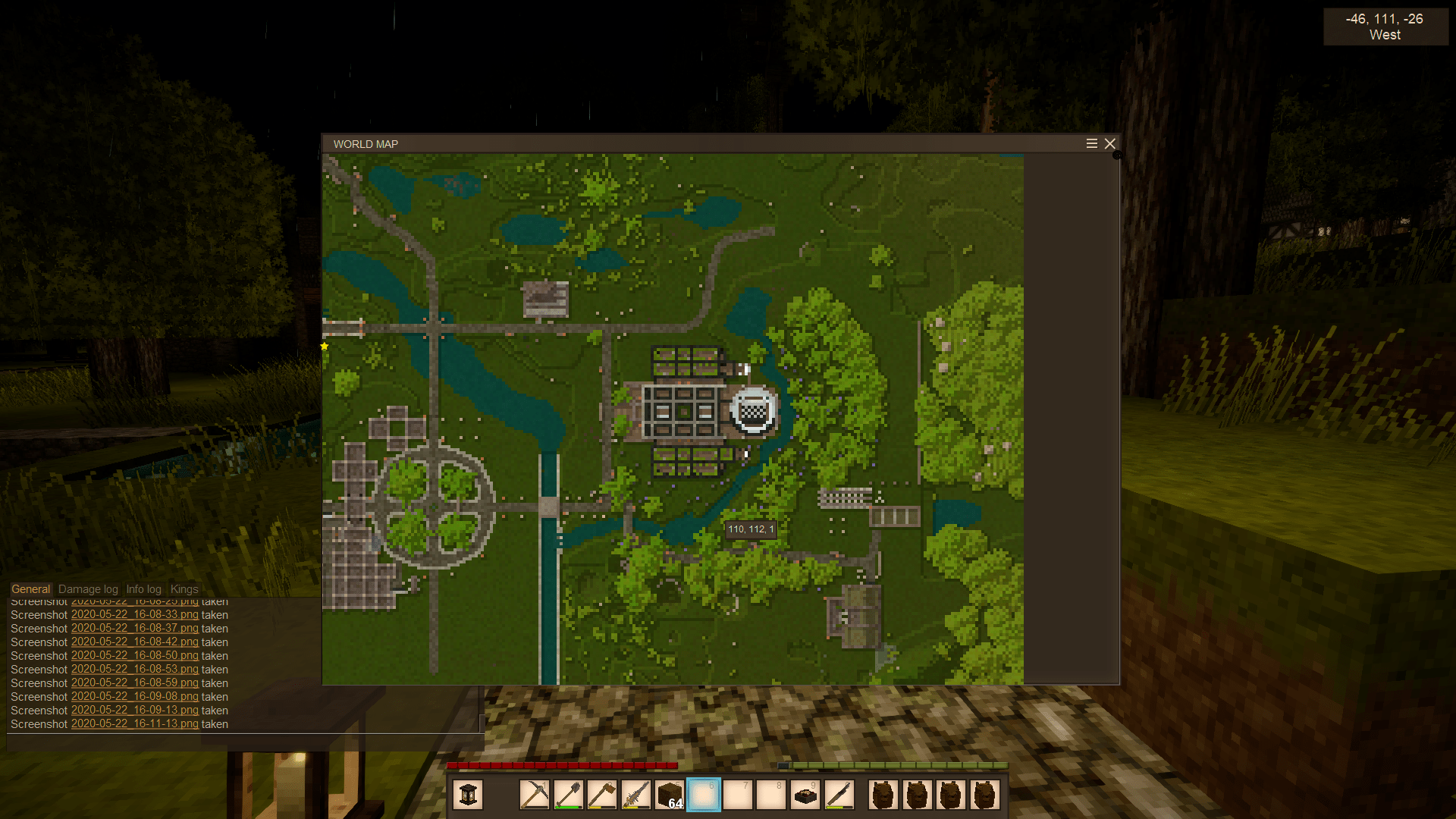Select the highlighted empty hotbar slot 6
The width and height of the screenshot is (1456, 819).
(x=704, y=795)
